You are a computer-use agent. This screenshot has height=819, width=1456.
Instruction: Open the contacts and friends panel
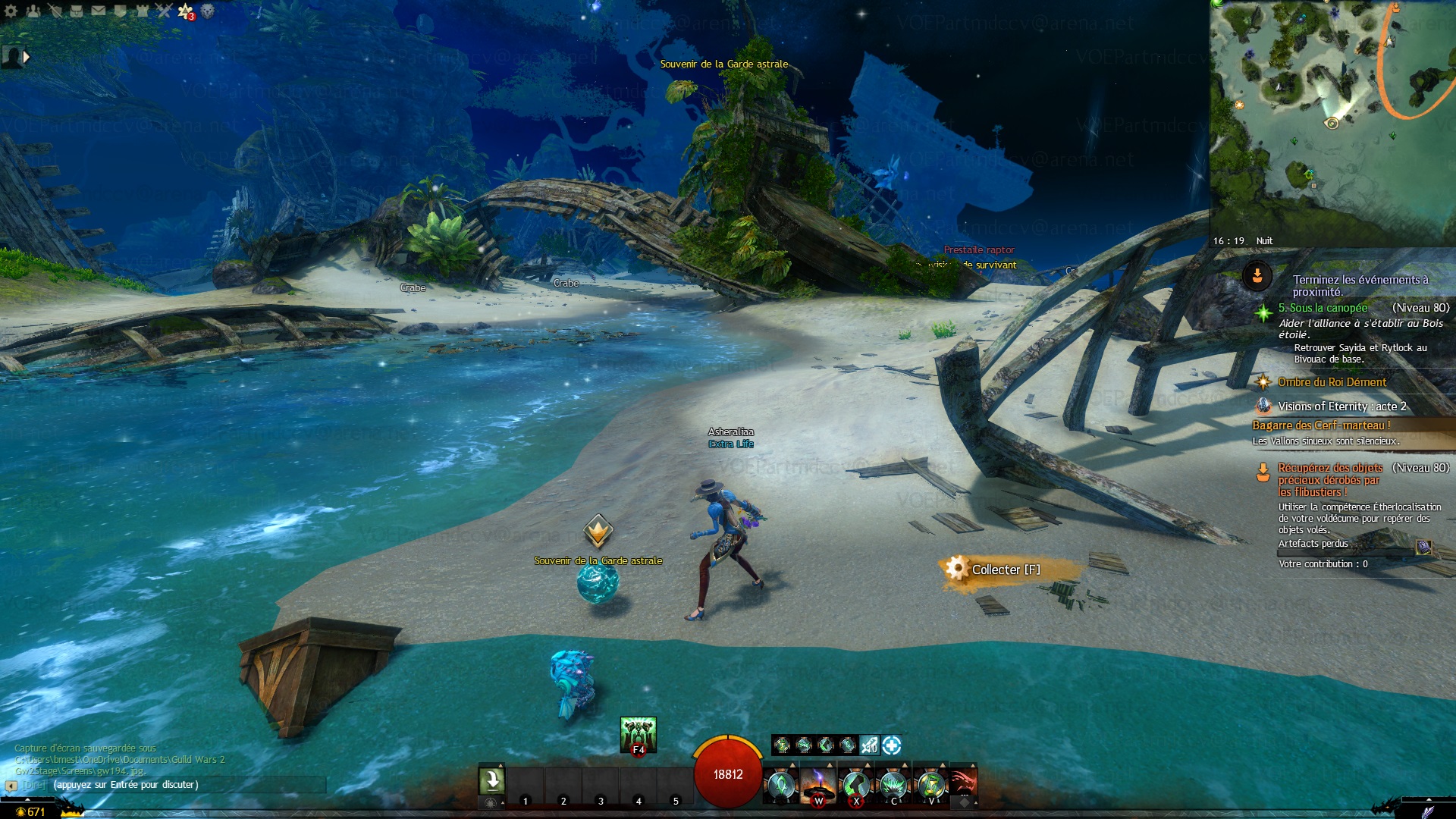tap(33, 11)
